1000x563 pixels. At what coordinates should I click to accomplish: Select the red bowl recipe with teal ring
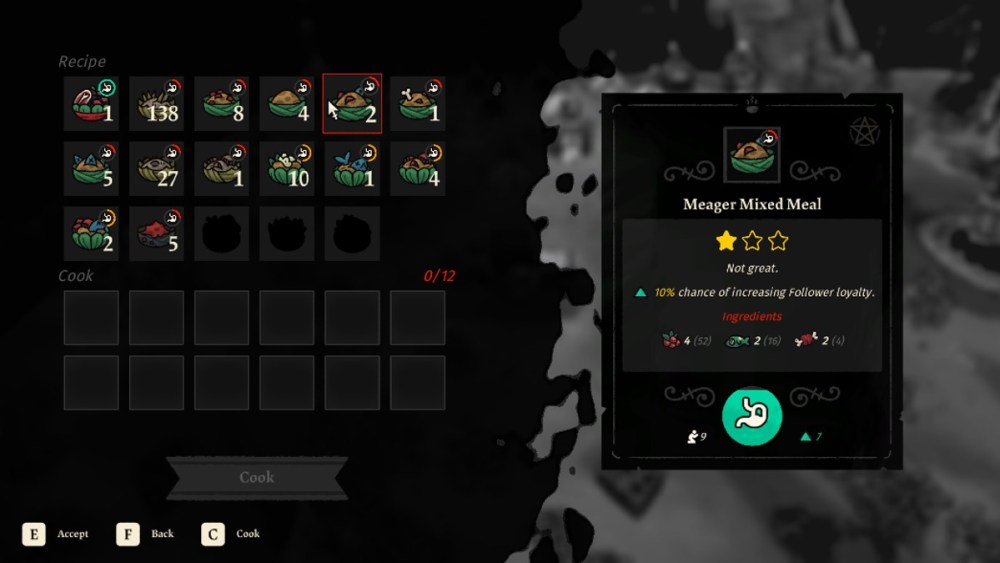point(91,103)
